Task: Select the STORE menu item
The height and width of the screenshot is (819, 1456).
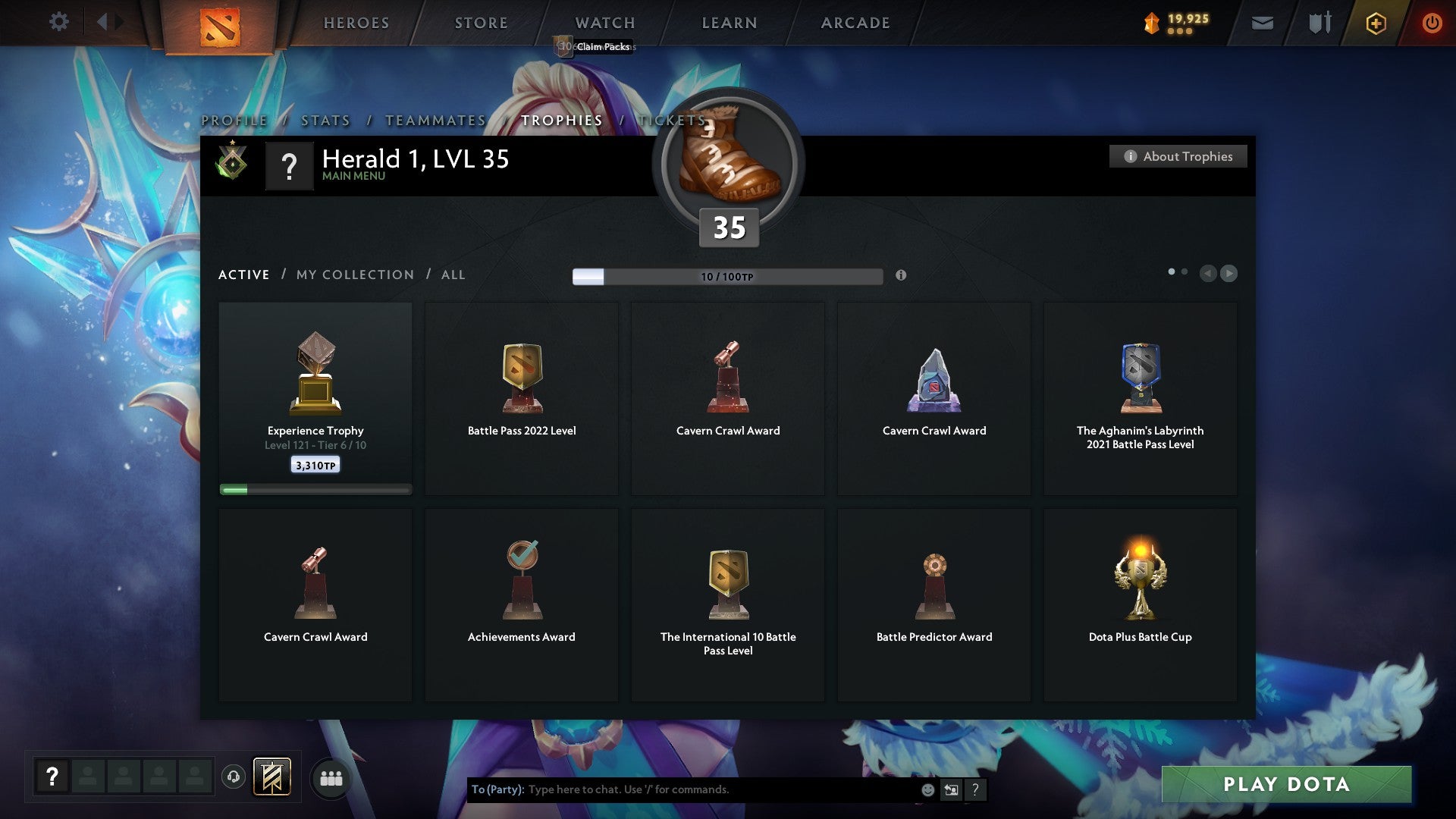Action: [x=481, y=23]
